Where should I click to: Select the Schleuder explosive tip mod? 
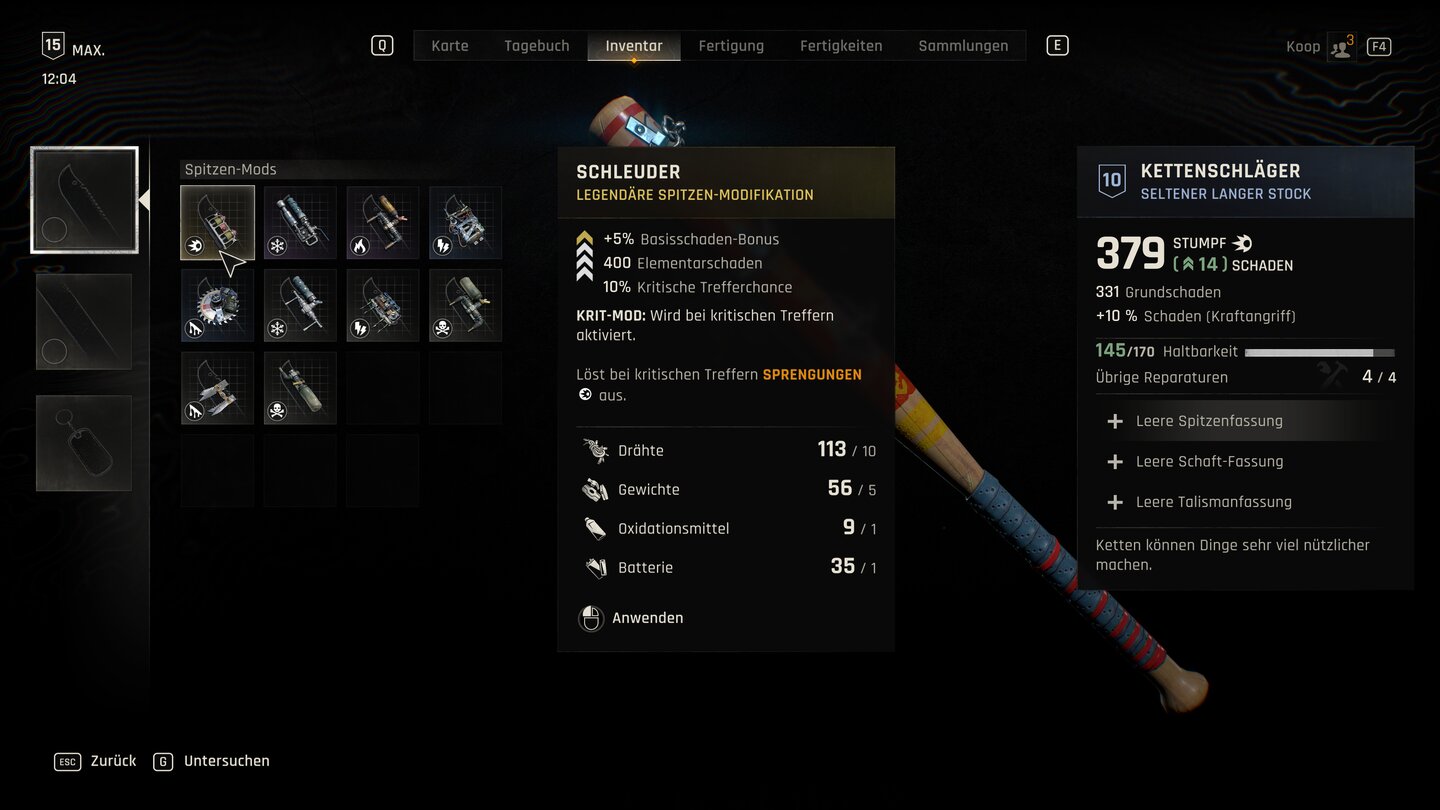[217, 223]
